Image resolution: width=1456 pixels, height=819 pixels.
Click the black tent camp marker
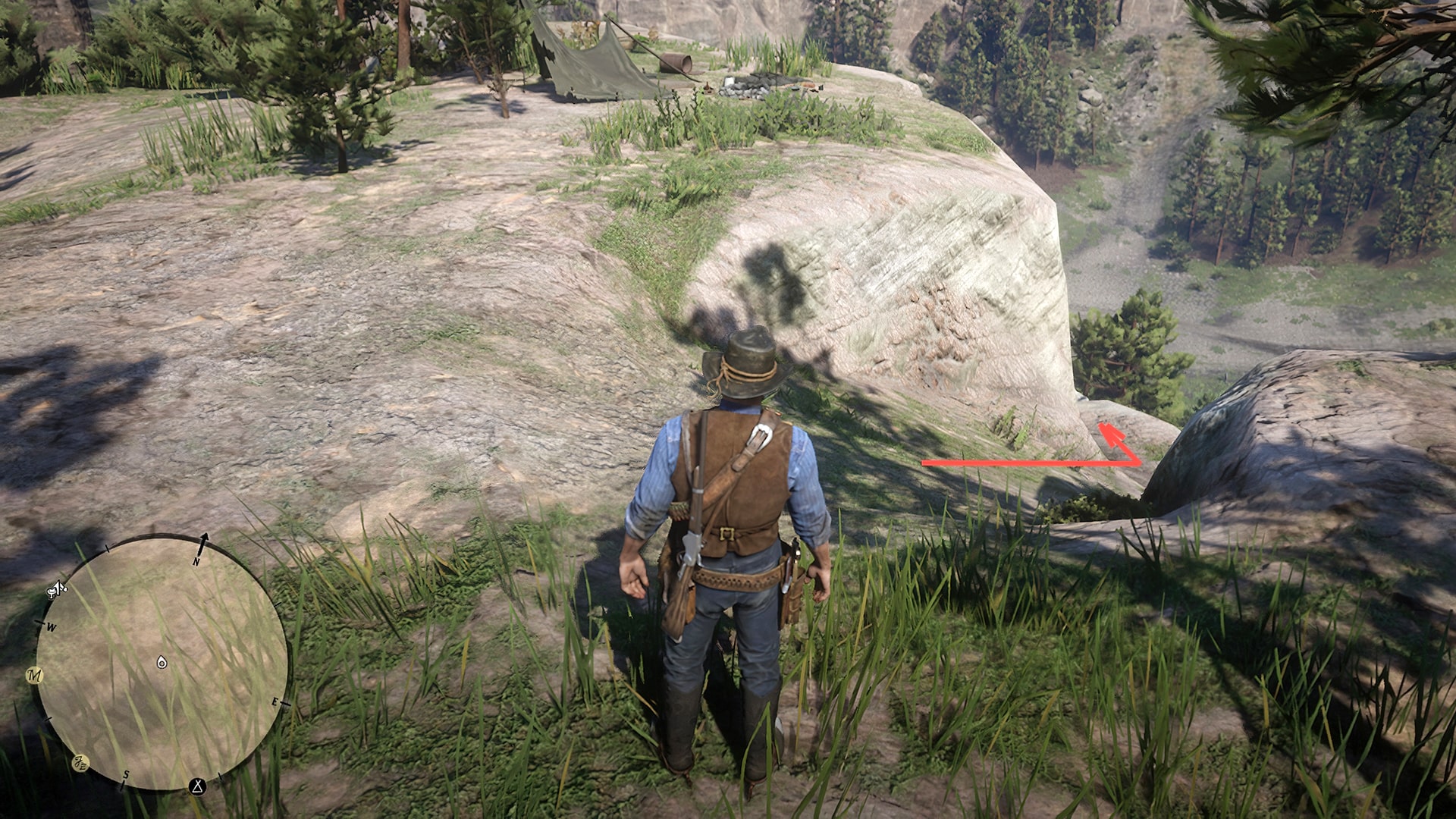pos(198,786)
